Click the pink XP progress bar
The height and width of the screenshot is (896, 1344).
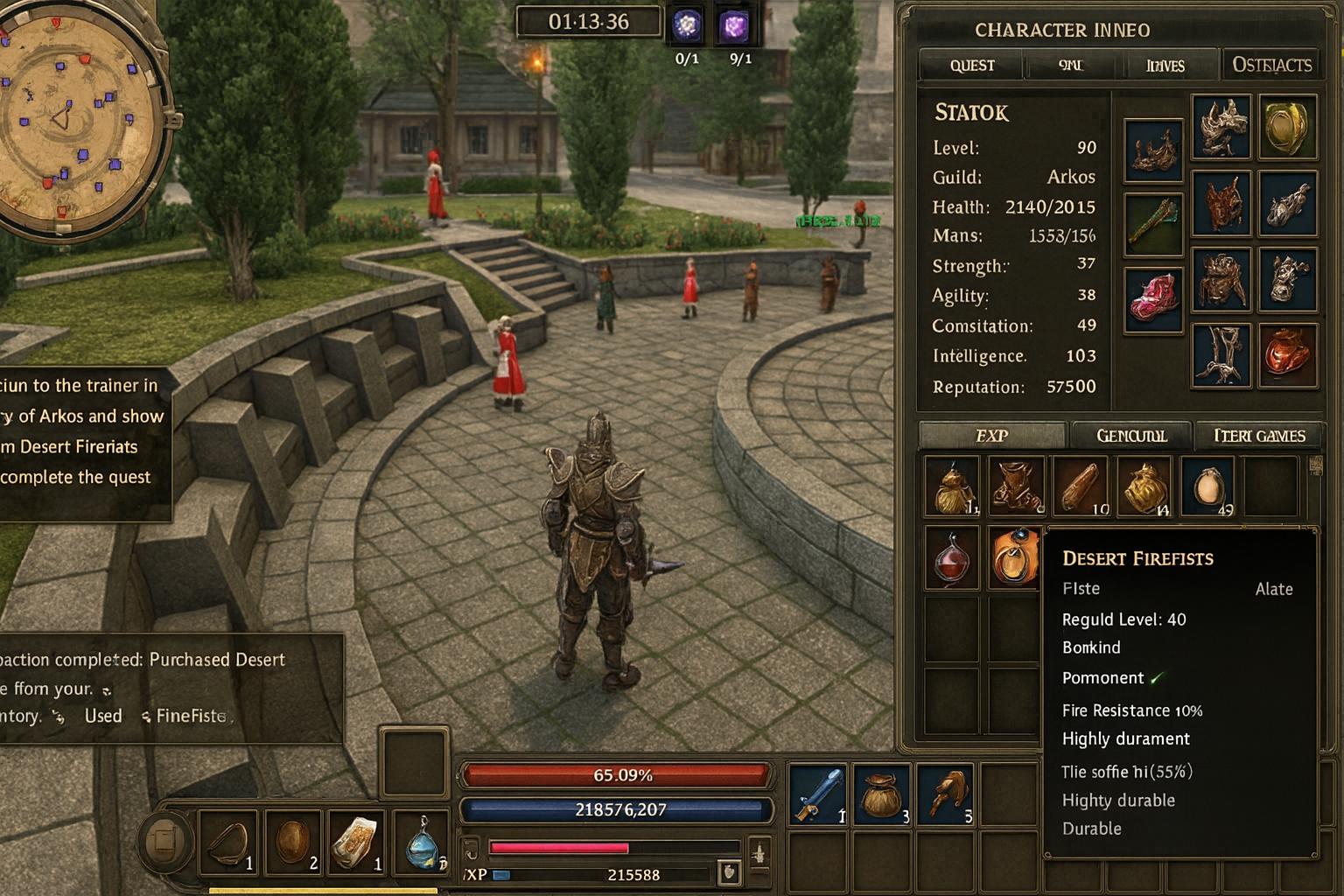pyautogui.click(x=560, y=847)
